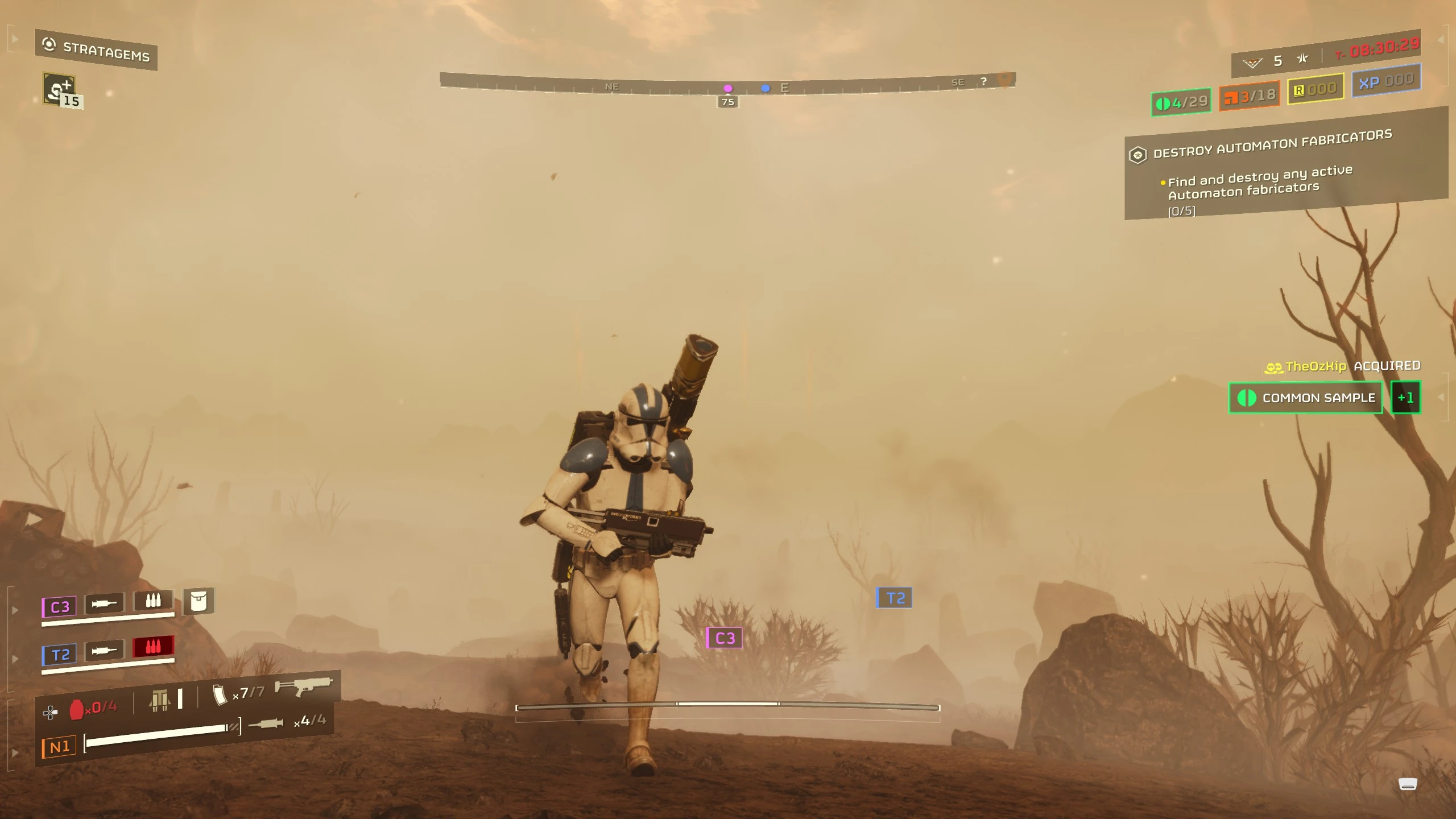Screen dimensions: 1456x819
Task: Click the orange rare sample icon showing 3/18
Action: 1231,97
